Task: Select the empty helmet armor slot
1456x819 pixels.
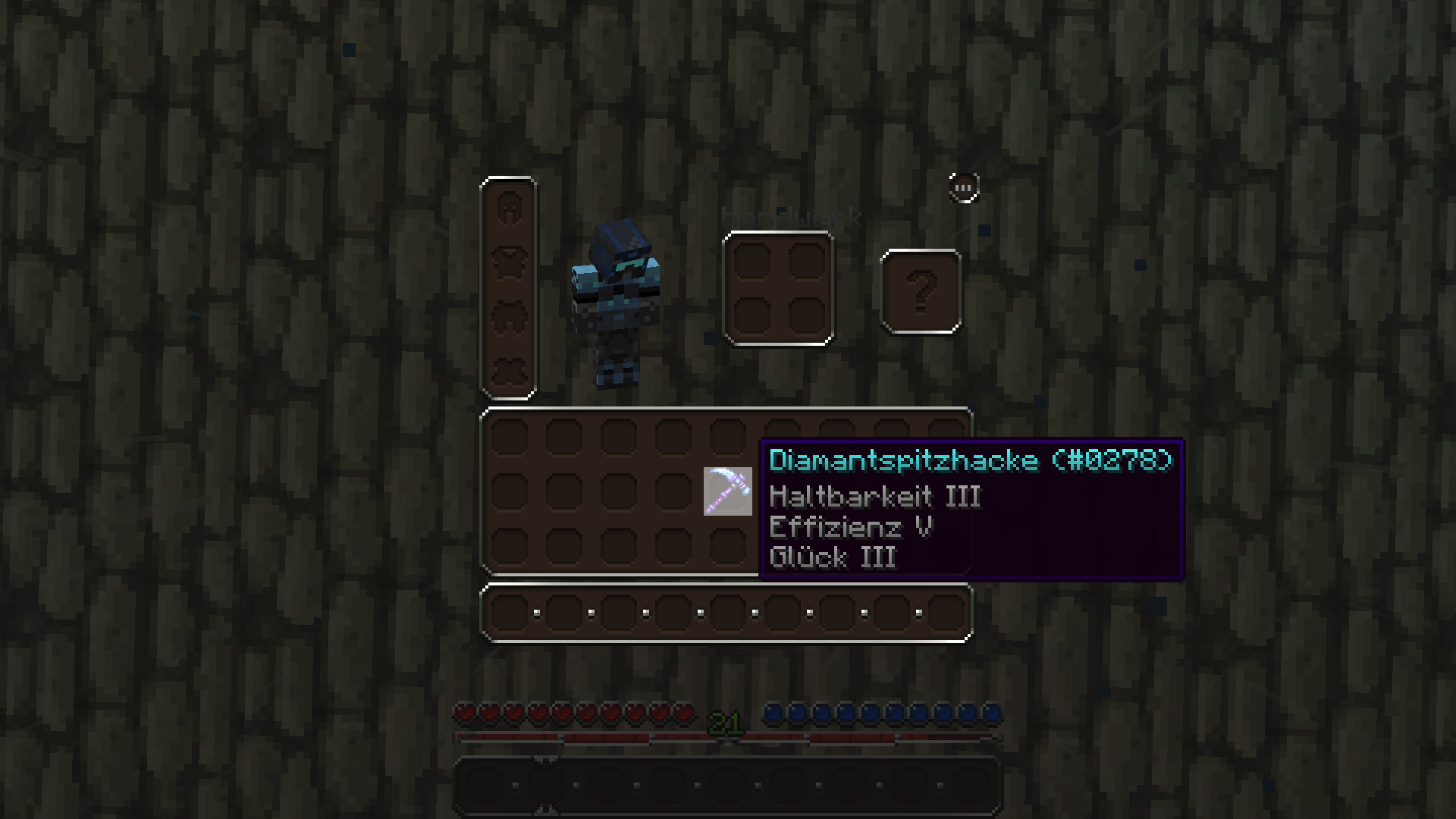Action: click(x=508, y=208)
